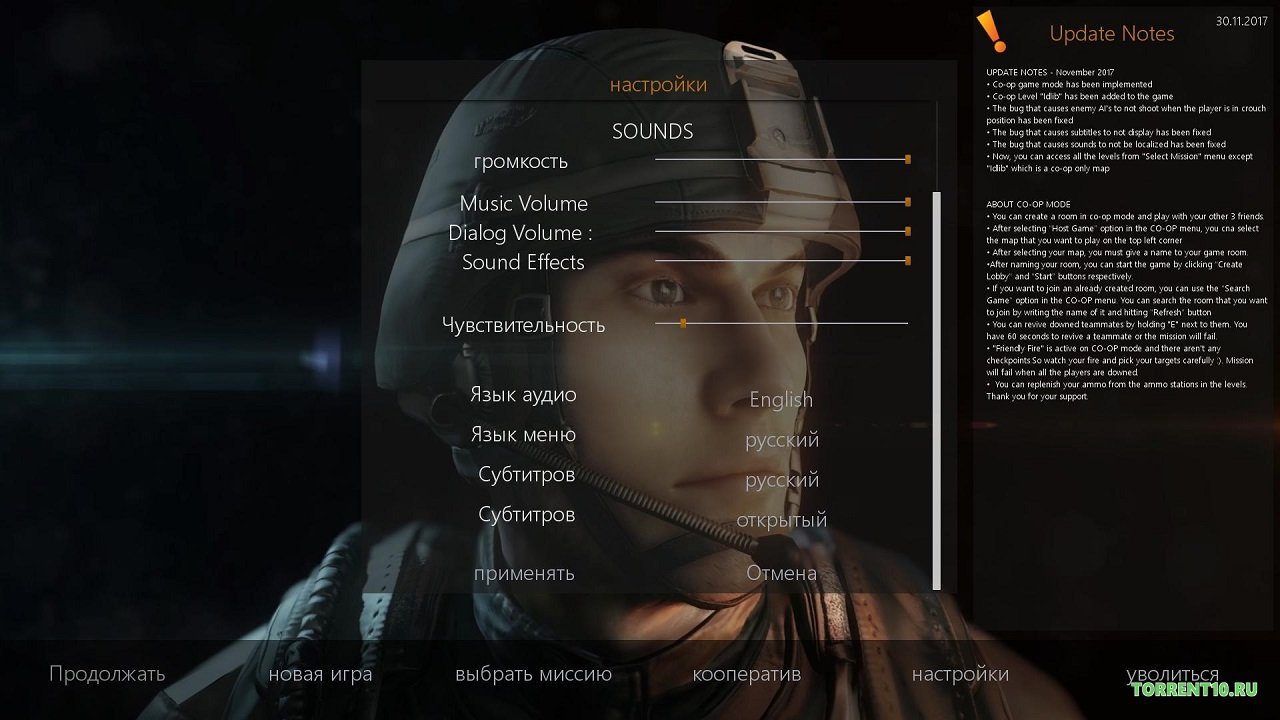Viewport: 1280px width, 720px height.
Task: Toggle the открытый subtitles option
Action: tap(781, 520)
